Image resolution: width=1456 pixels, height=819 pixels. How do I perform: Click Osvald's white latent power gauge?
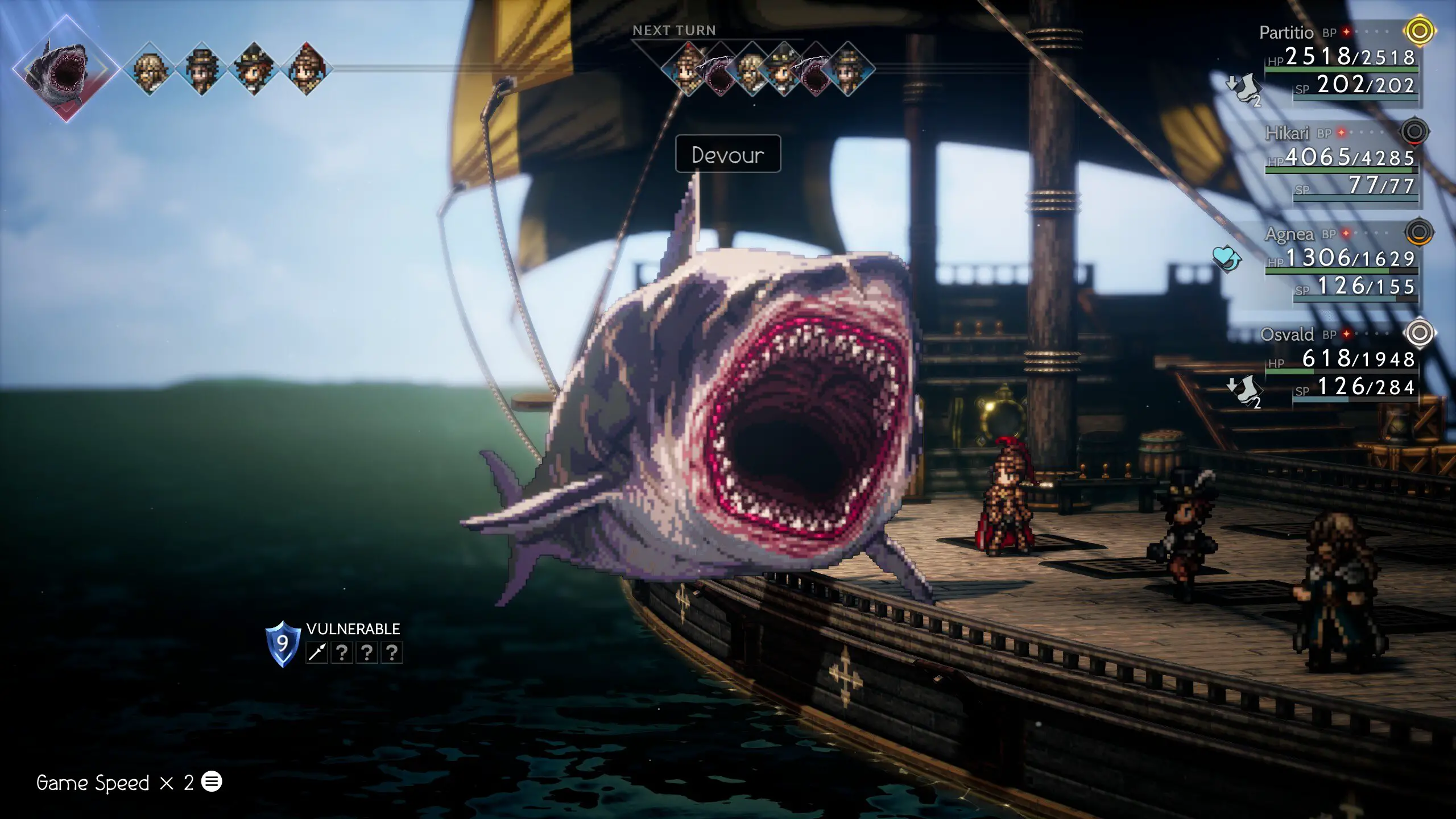1419,333
